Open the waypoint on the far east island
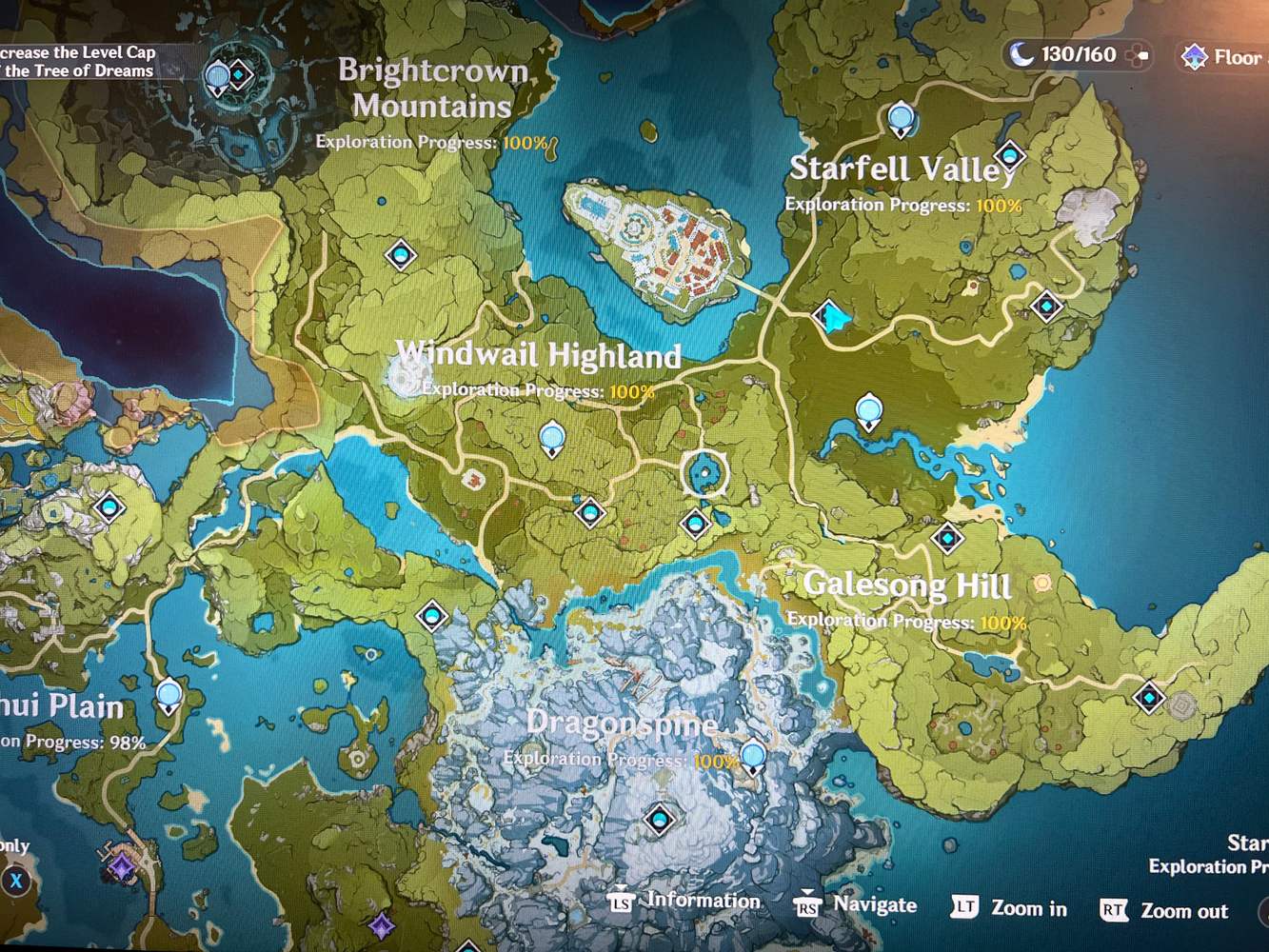The width and height of the screenshot is (1269, 952). click(1147, 697)
